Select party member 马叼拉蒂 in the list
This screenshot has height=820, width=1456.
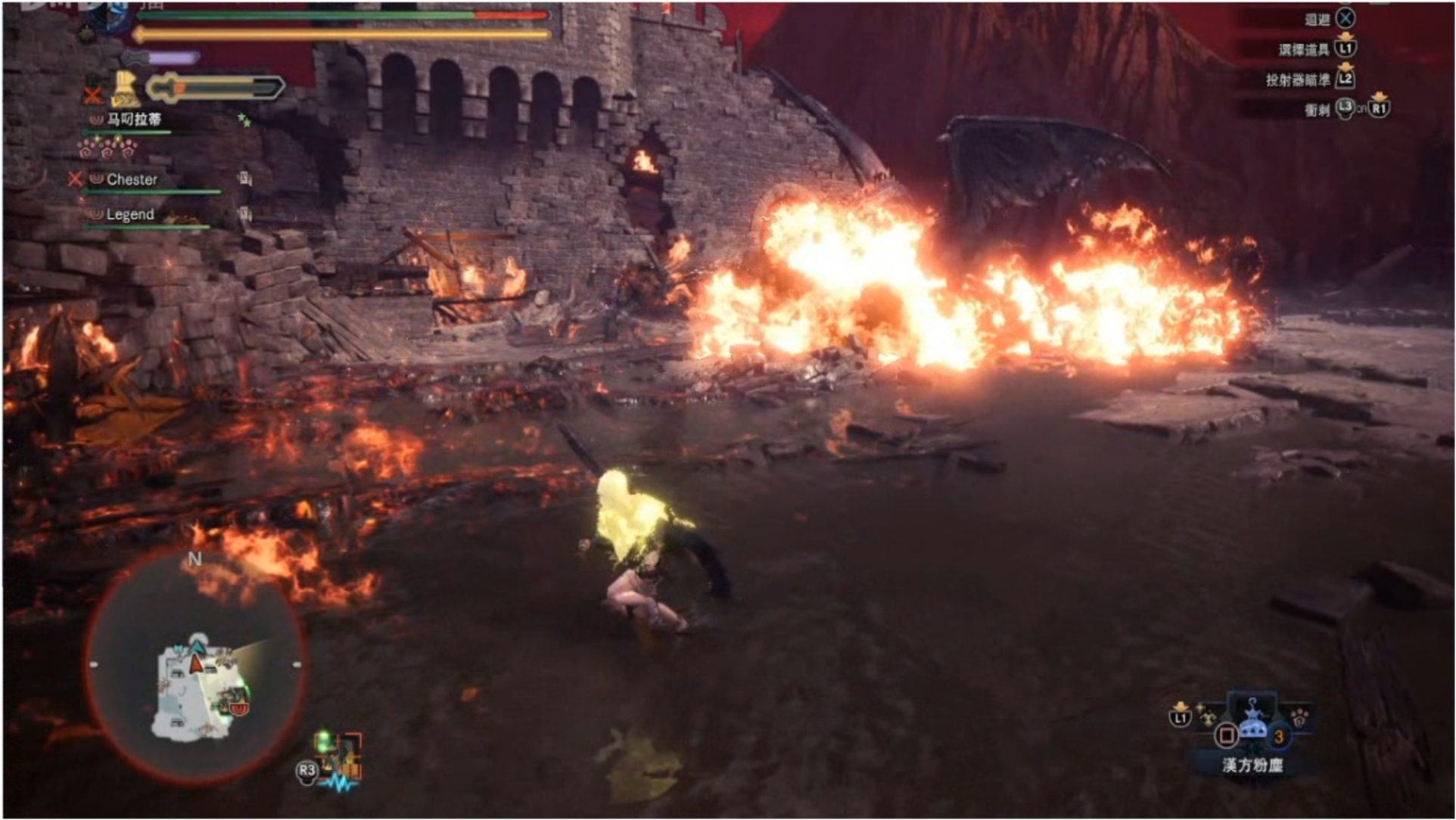(134, 120)
